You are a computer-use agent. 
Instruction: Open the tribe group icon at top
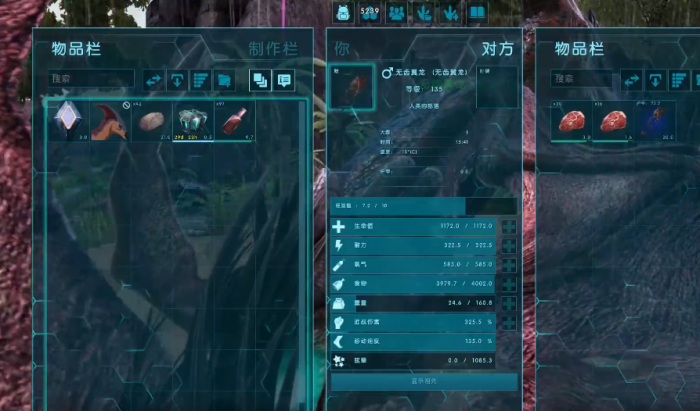tap(397, 13)
